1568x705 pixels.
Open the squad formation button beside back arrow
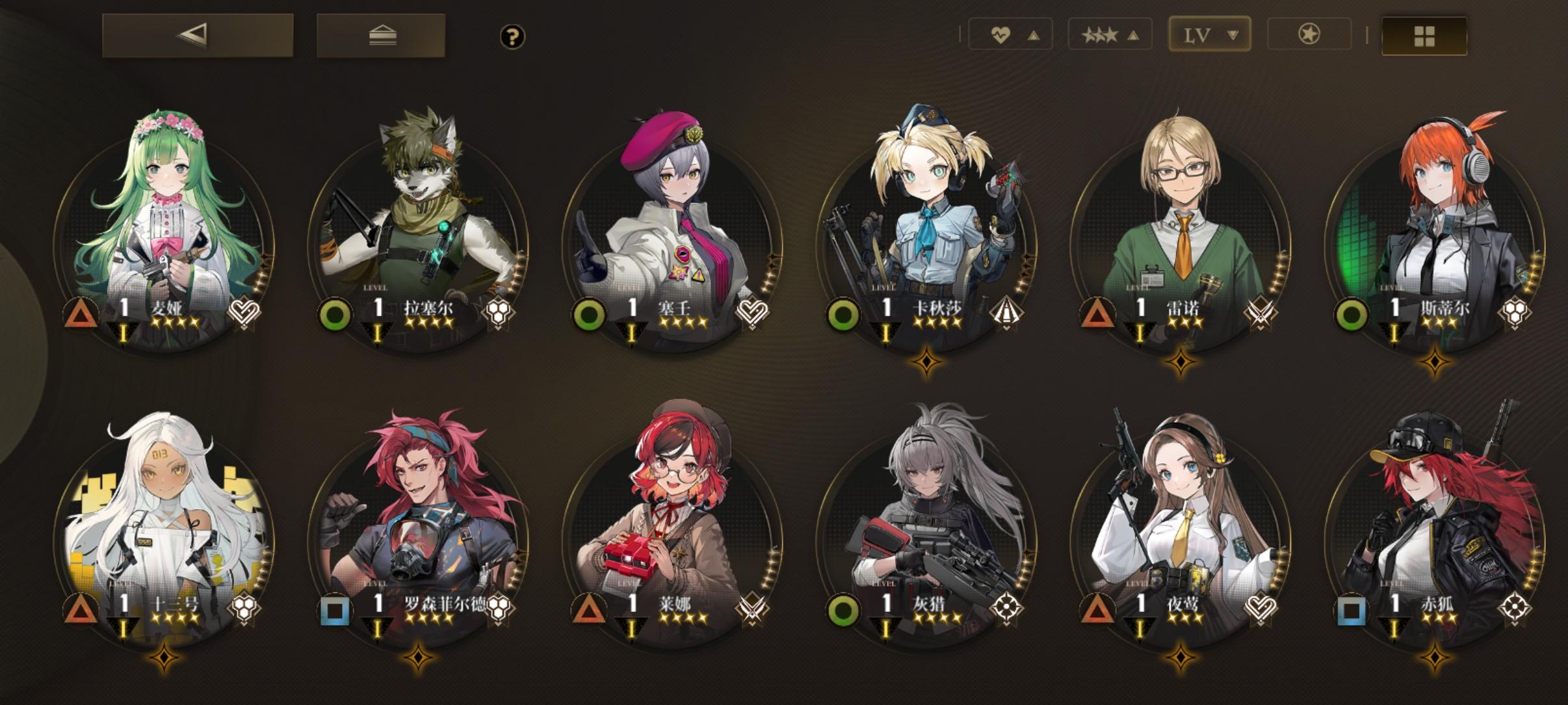pyautogui.click(x=381, y=36)
